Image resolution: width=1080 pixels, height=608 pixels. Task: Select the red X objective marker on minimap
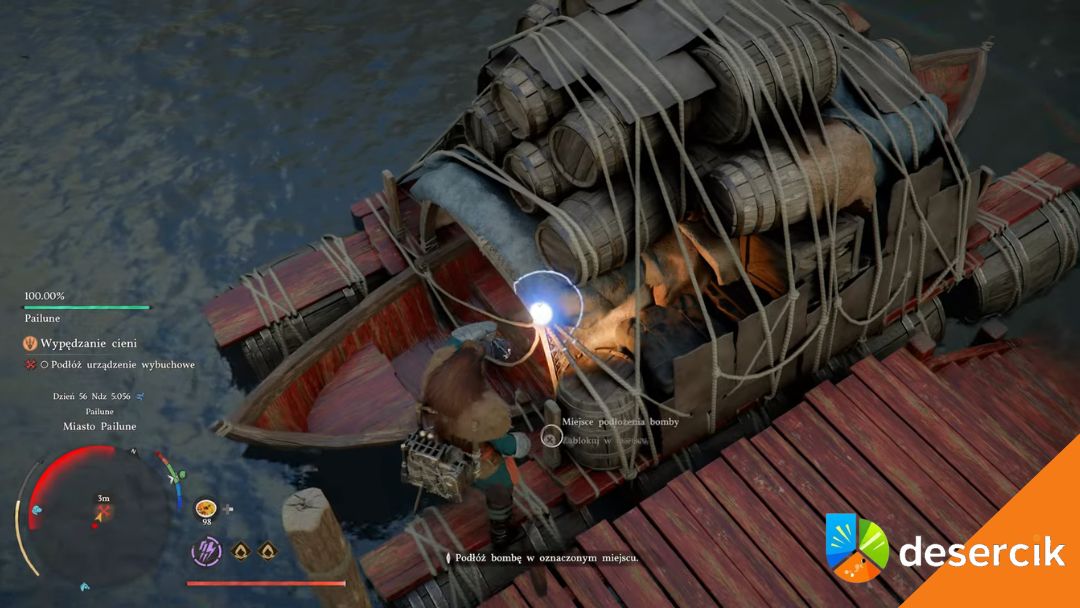[103, 513]
